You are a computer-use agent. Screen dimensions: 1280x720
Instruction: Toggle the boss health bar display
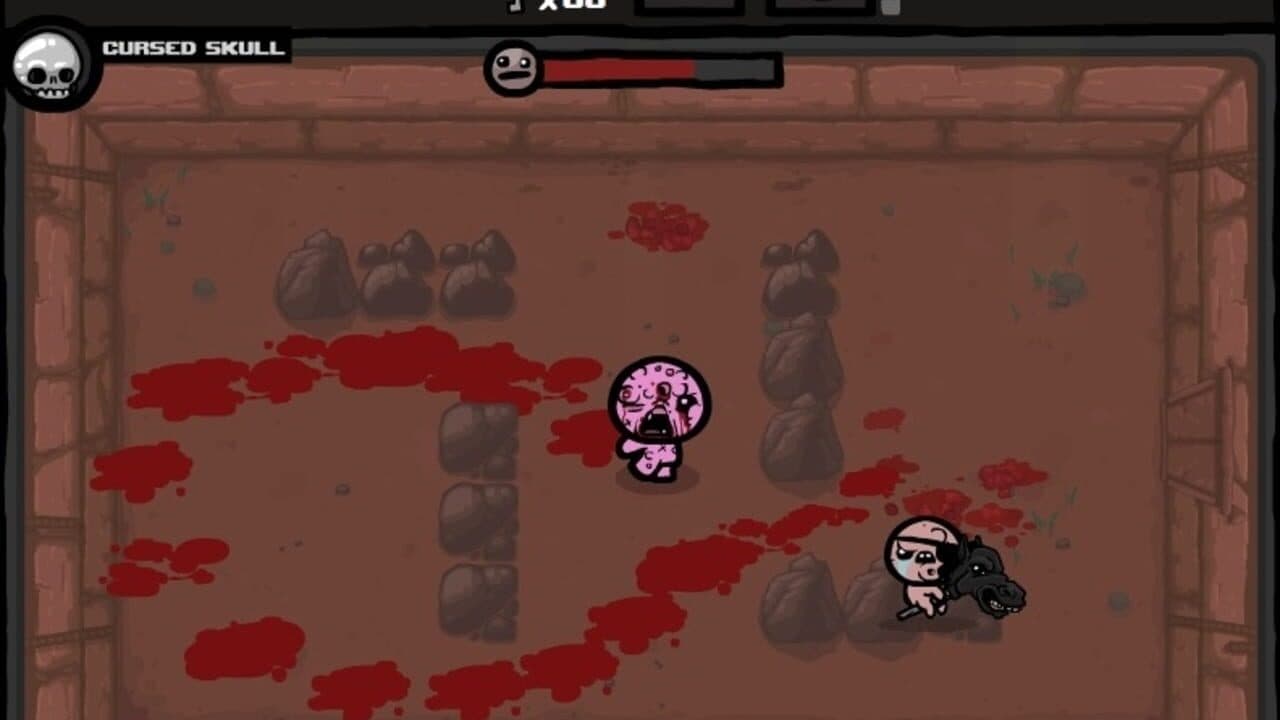[x=630, y=70]
